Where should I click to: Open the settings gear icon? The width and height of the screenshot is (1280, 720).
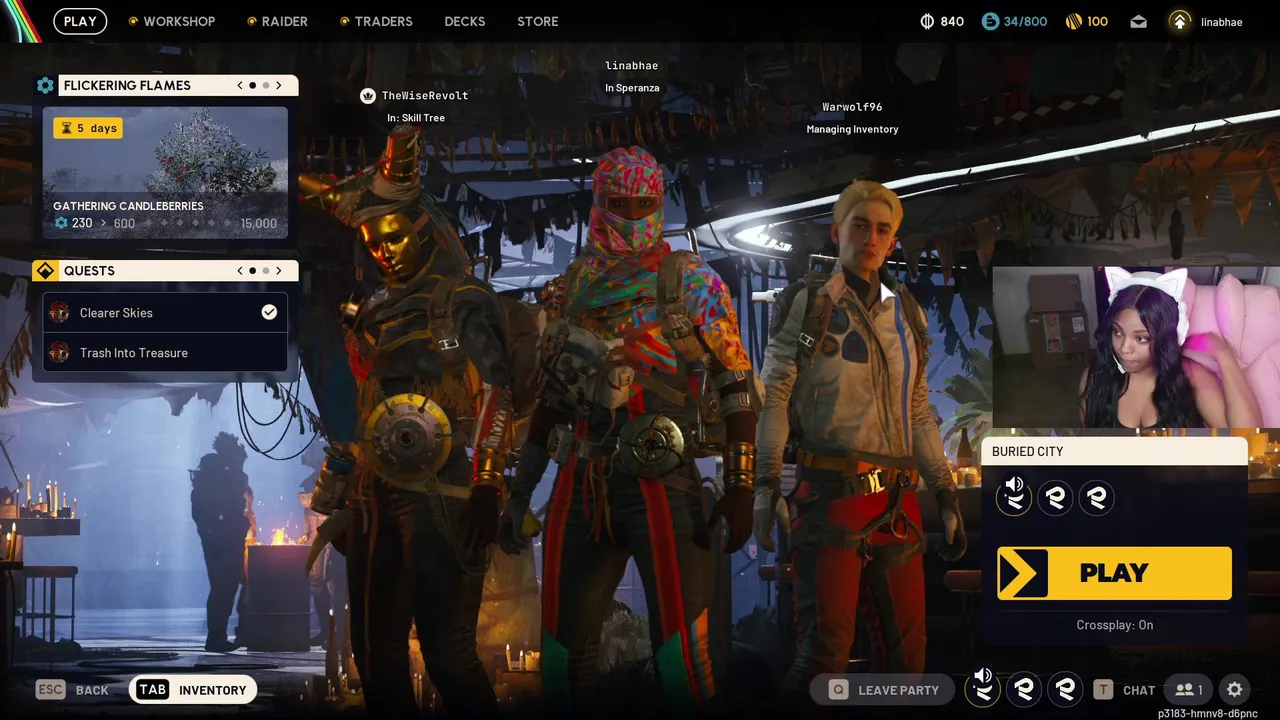click(1235, 690)
